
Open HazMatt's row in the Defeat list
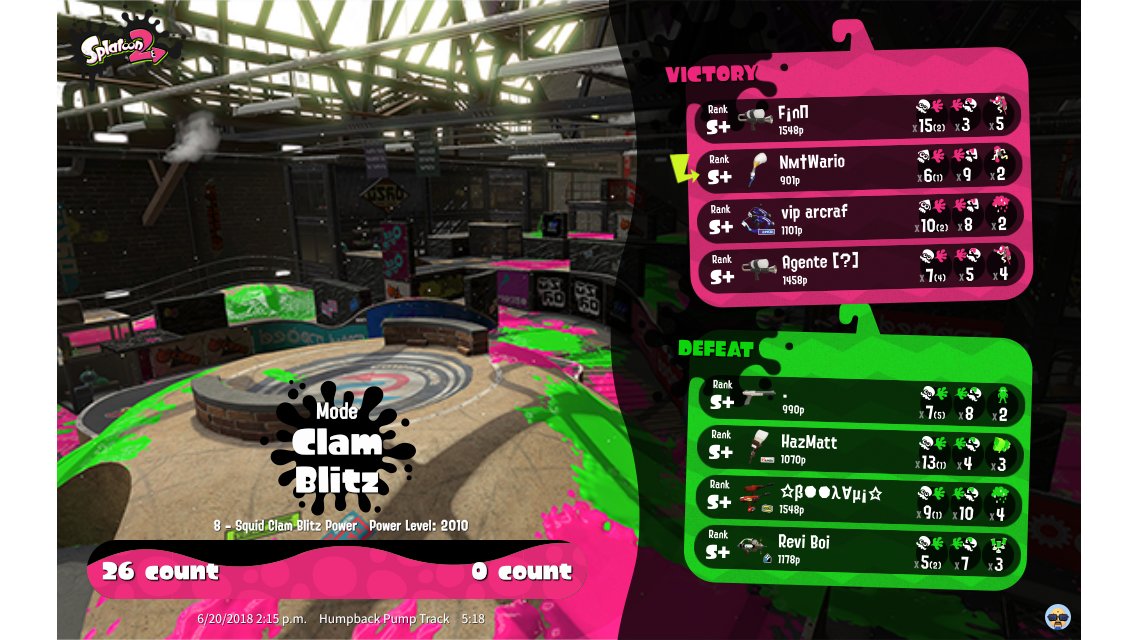860,449
